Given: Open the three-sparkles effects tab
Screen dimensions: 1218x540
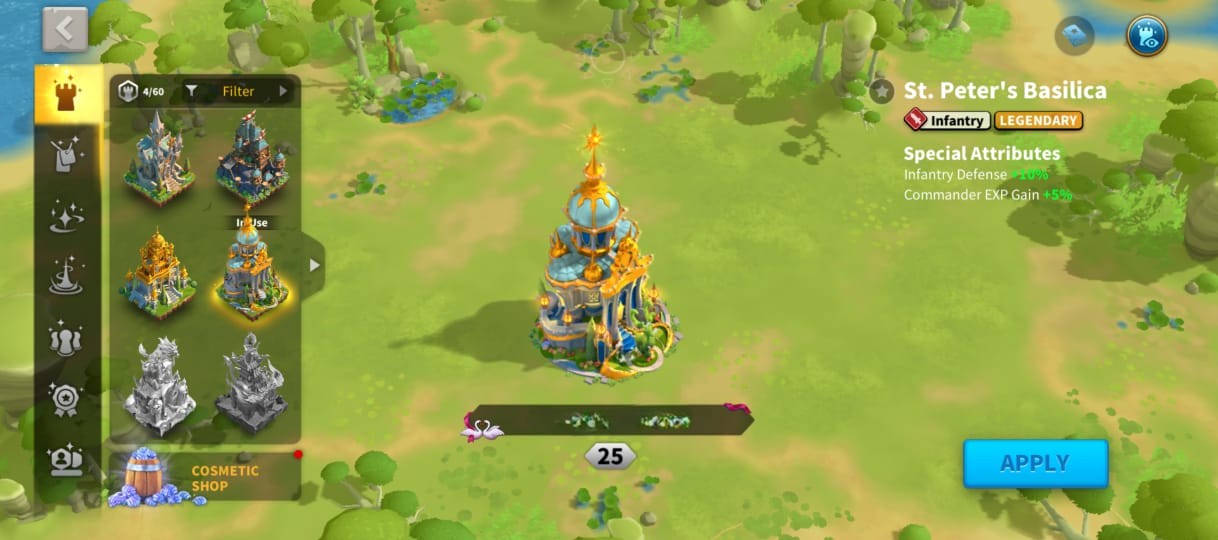Looking at the screenshot, I should click(x=67, y=215).
